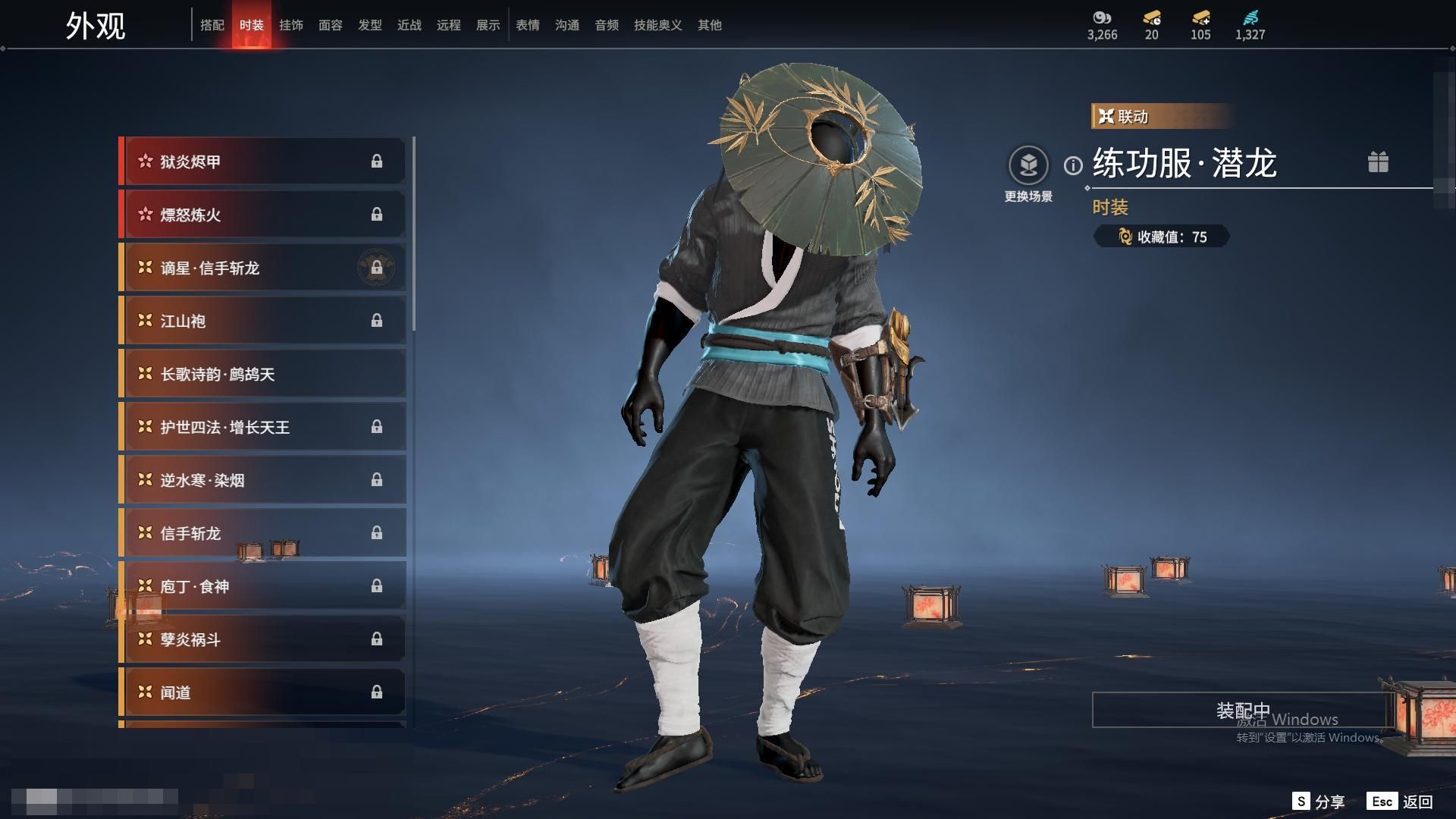Select the 庖丁·食神 outfit entry

262,586
